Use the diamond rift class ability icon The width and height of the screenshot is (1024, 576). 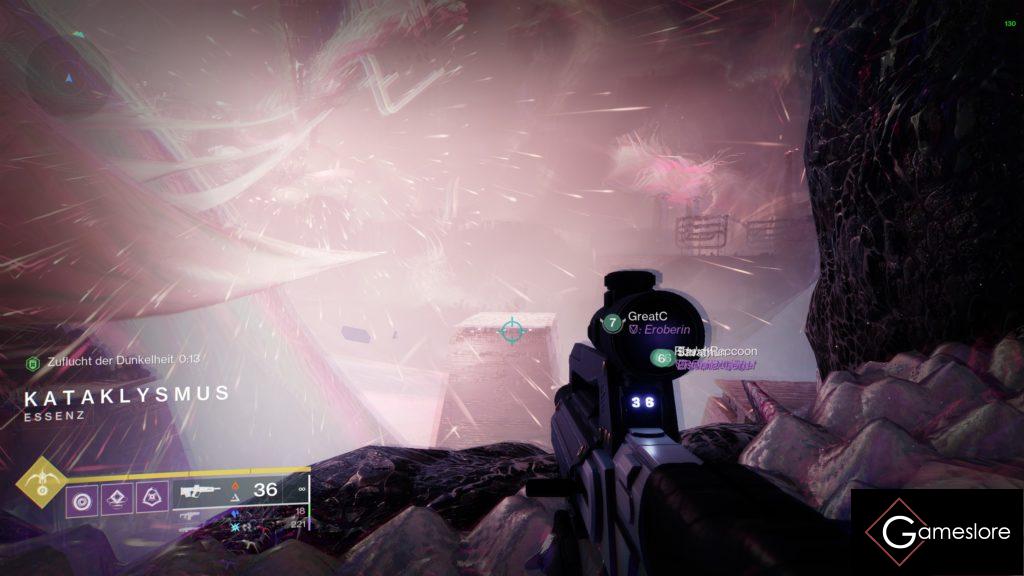click(x=116, y=497)
